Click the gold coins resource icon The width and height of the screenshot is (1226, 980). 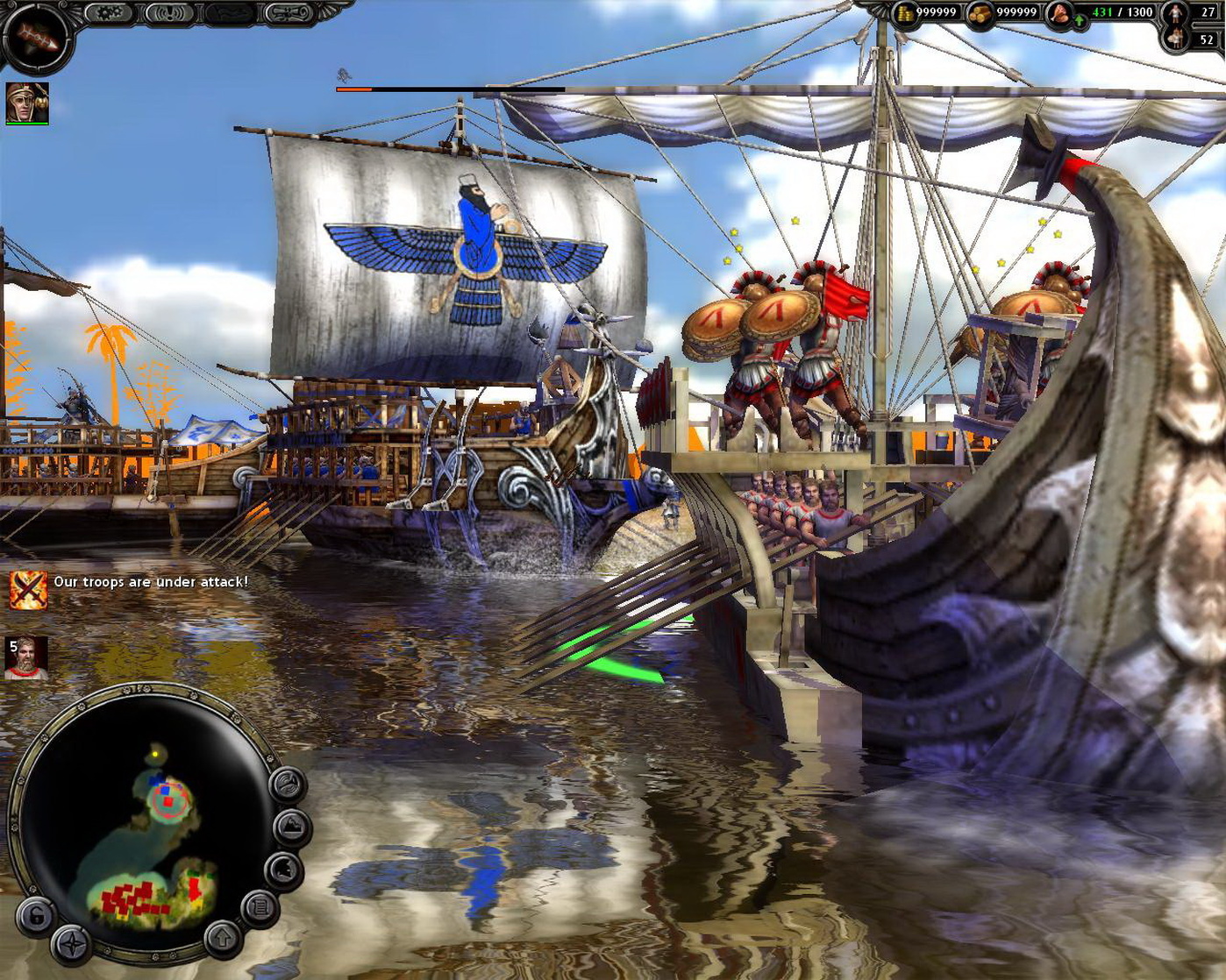tap(903, 13)
